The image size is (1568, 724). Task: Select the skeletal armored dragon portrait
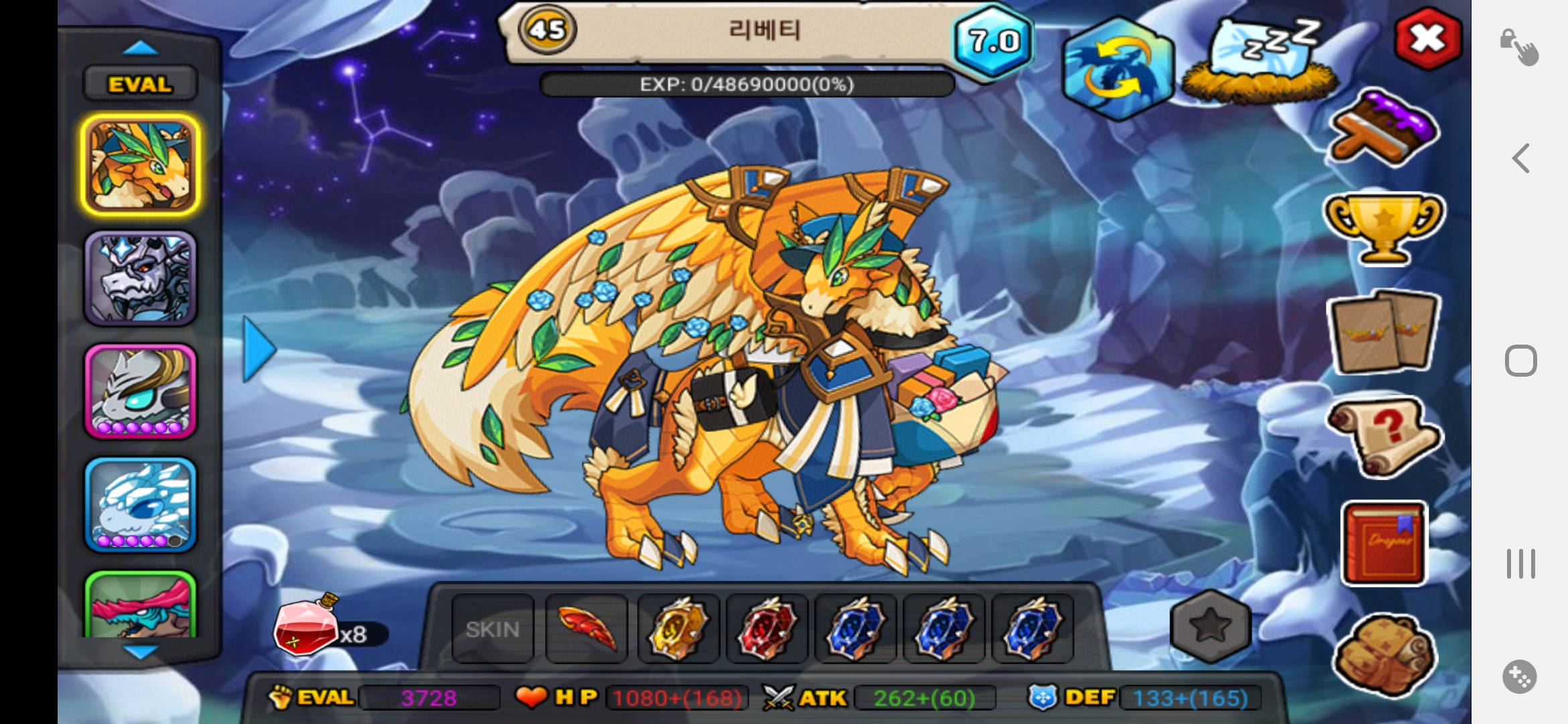pos(141,278)
